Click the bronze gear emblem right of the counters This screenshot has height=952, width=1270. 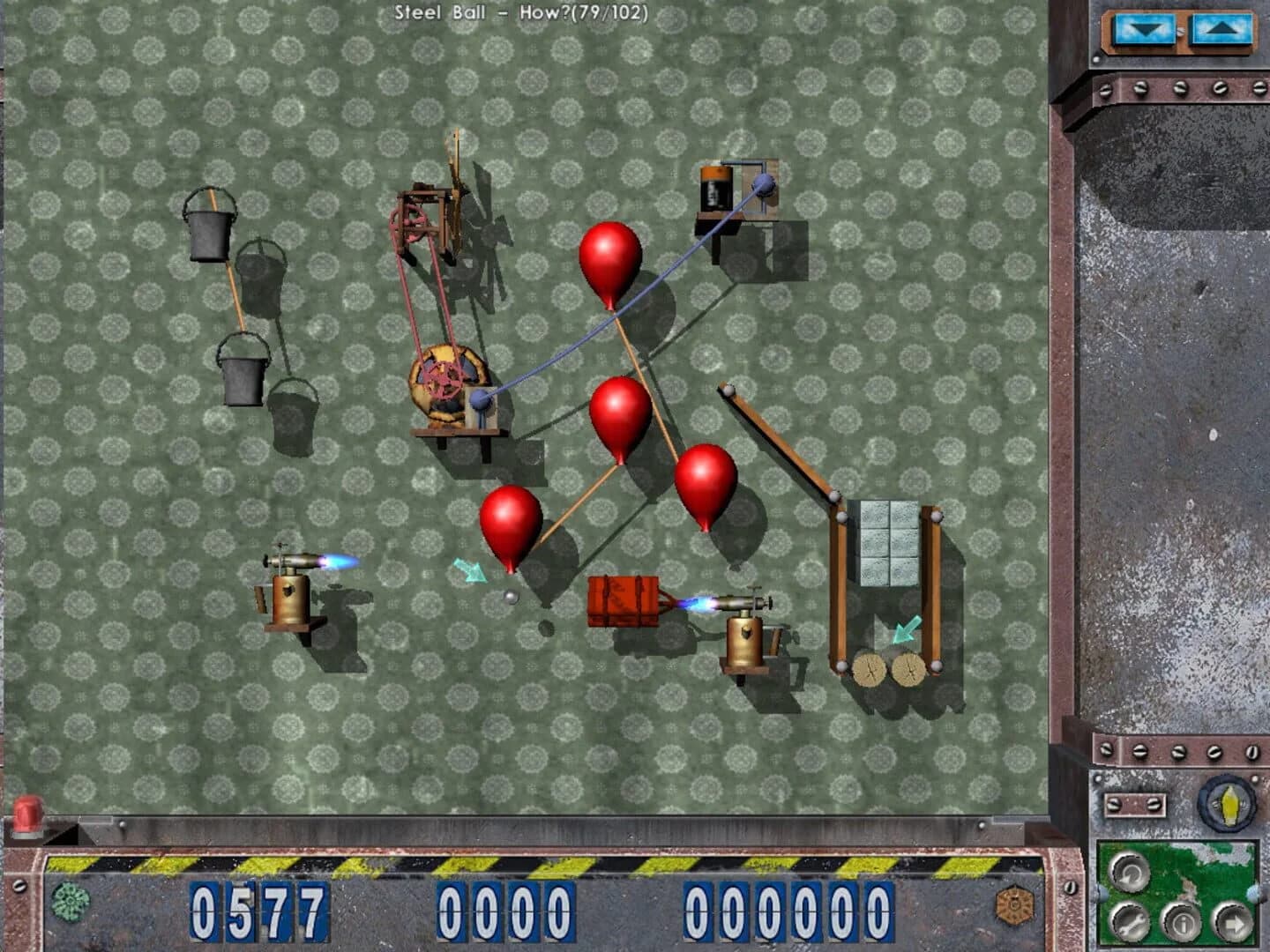(x=1016, y=904)
